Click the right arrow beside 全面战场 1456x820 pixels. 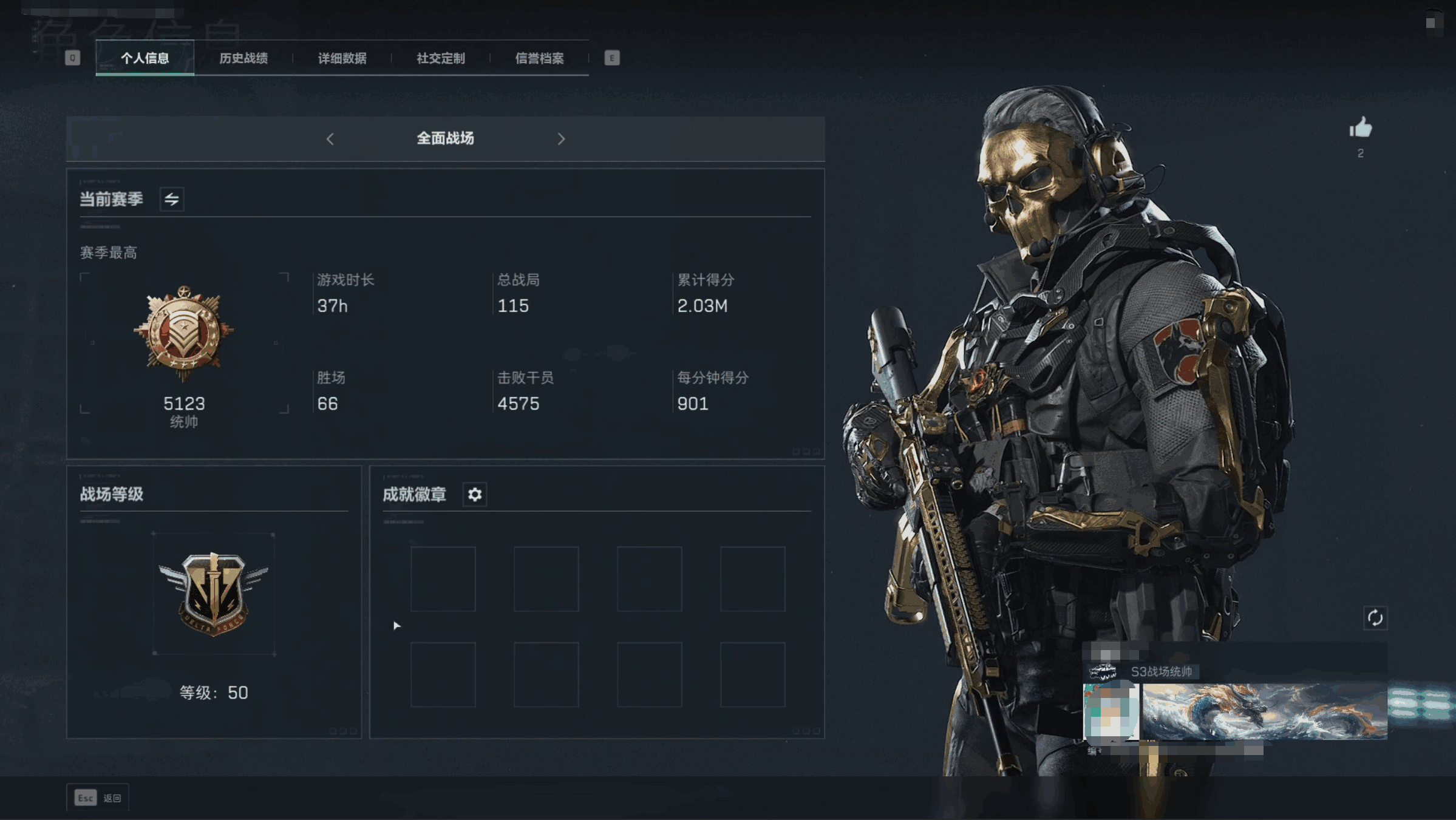[x=561, y=139]
